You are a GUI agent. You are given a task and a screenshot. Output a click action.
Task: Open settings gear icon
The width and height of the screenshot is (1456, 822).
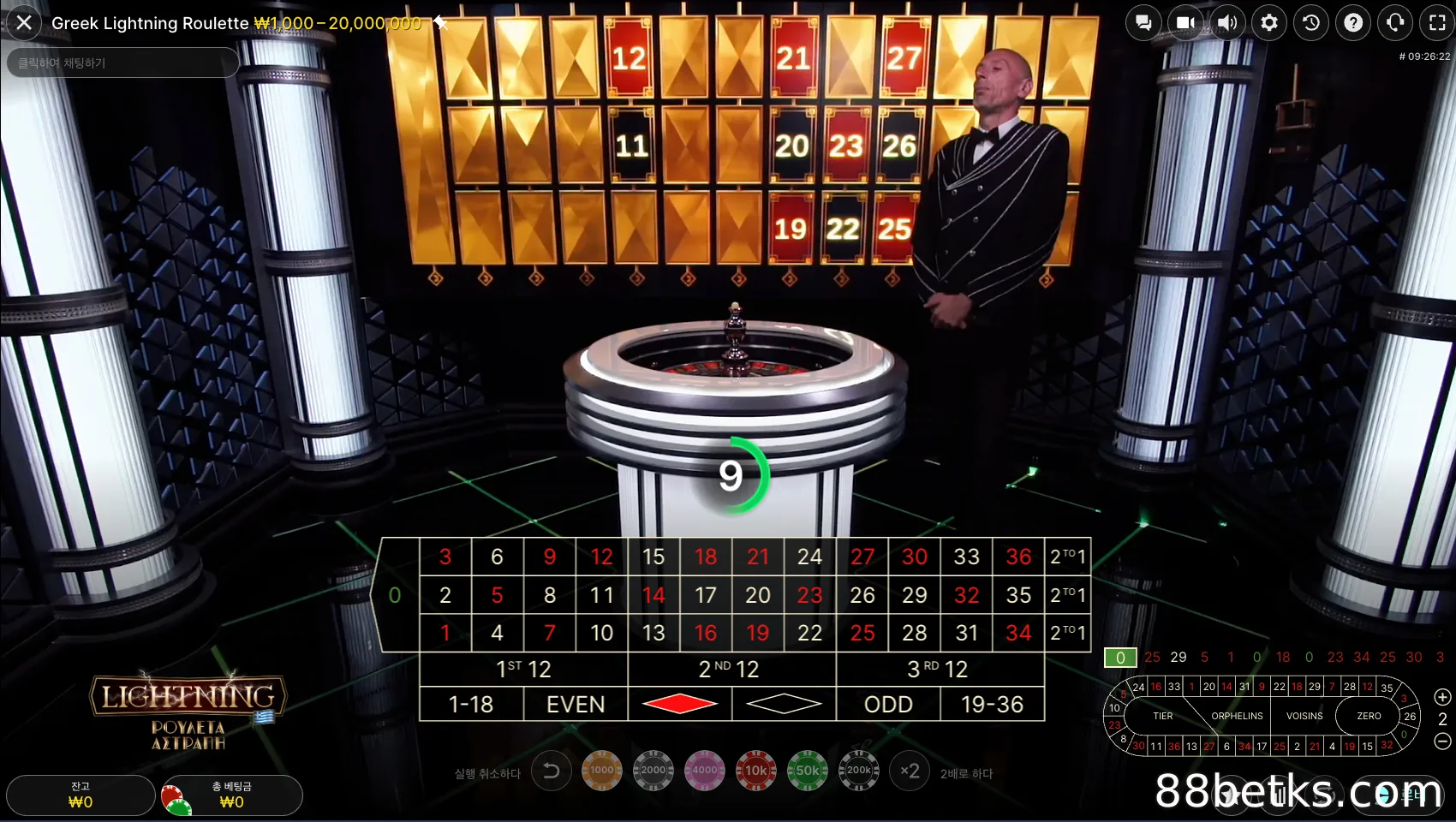[x=1269, y=23]
